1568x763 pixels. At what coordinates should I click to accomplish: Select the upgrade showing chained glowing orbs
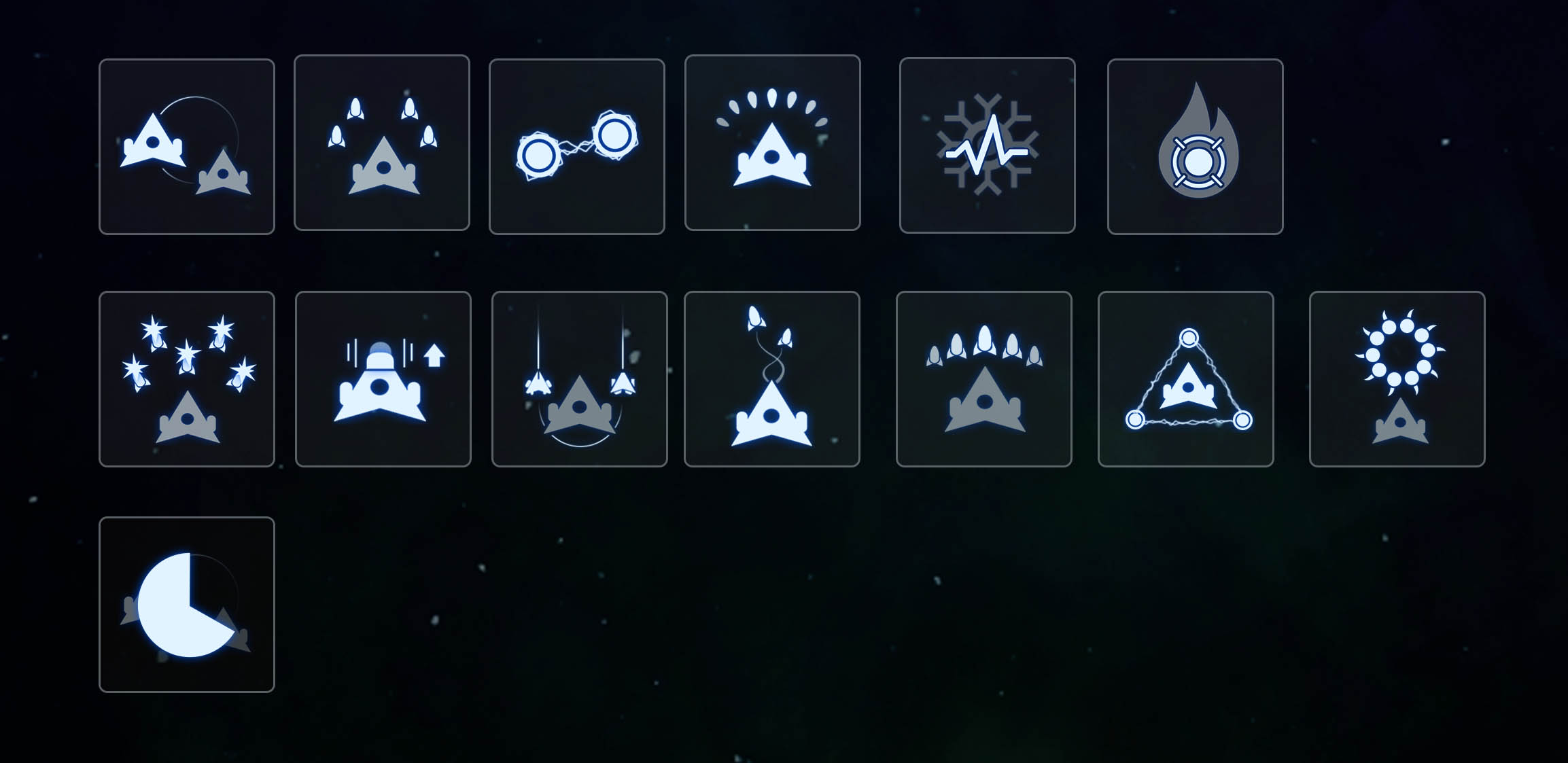point(577,146)
